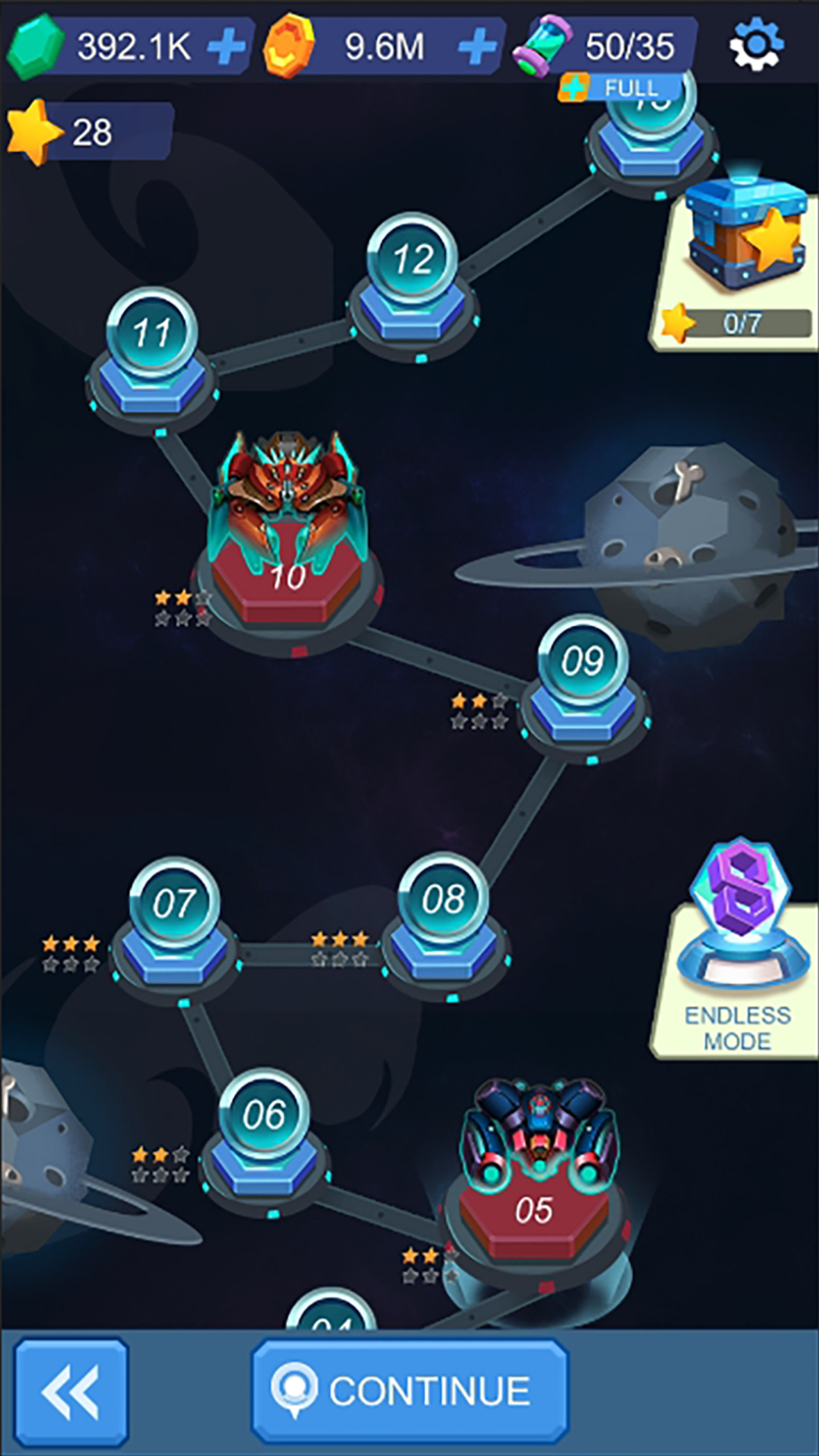Open the settings gear menu

(x=756, y=44)
